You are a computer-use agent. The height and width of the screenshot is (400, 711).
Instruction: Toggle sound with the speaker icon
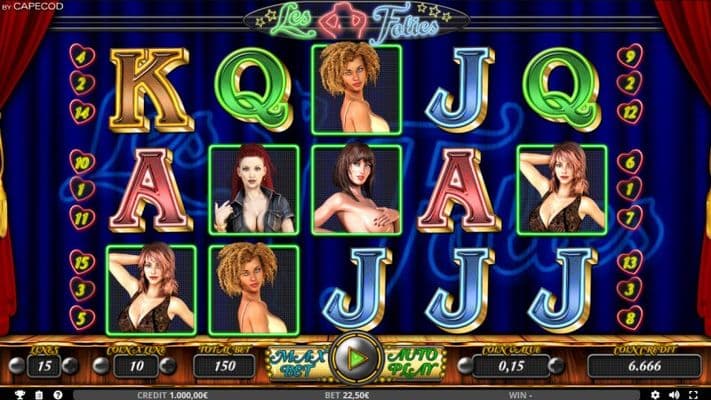coord(671,394)
